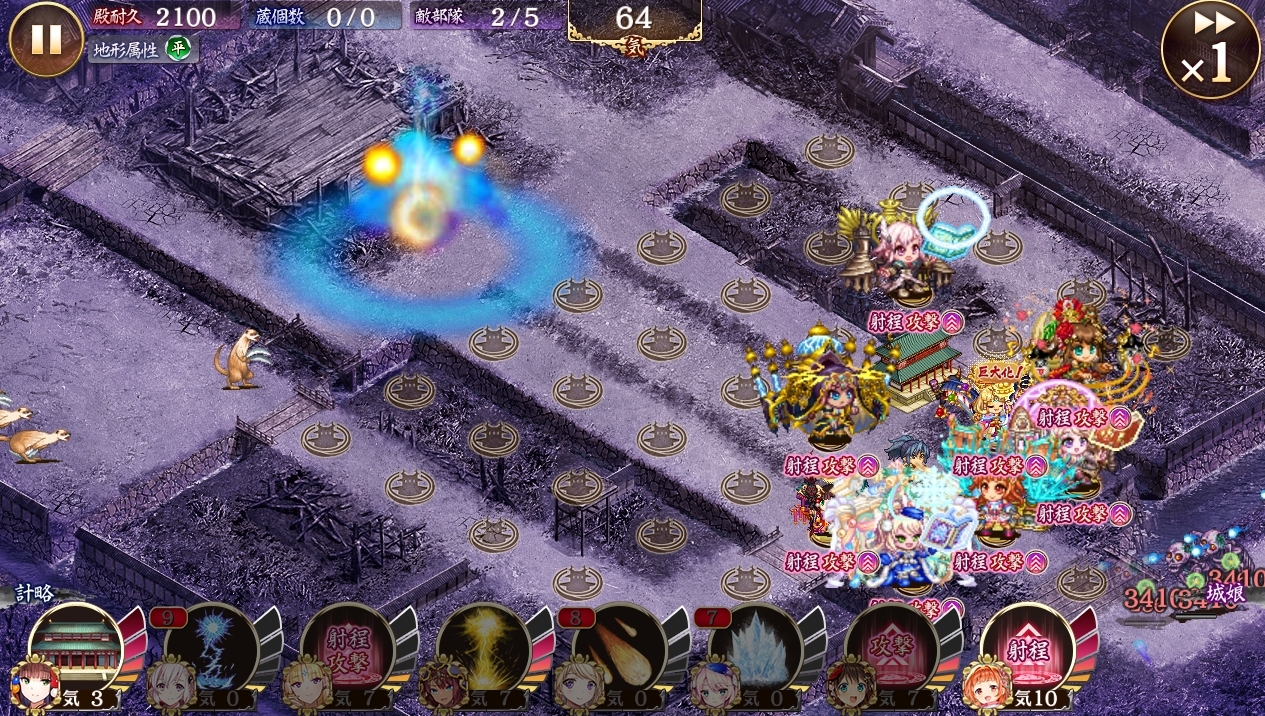The width and height of the screenshot is (1265, 716).
Task: Trigger the golden light pillar stratagem
Action: [x=484, y=650]
